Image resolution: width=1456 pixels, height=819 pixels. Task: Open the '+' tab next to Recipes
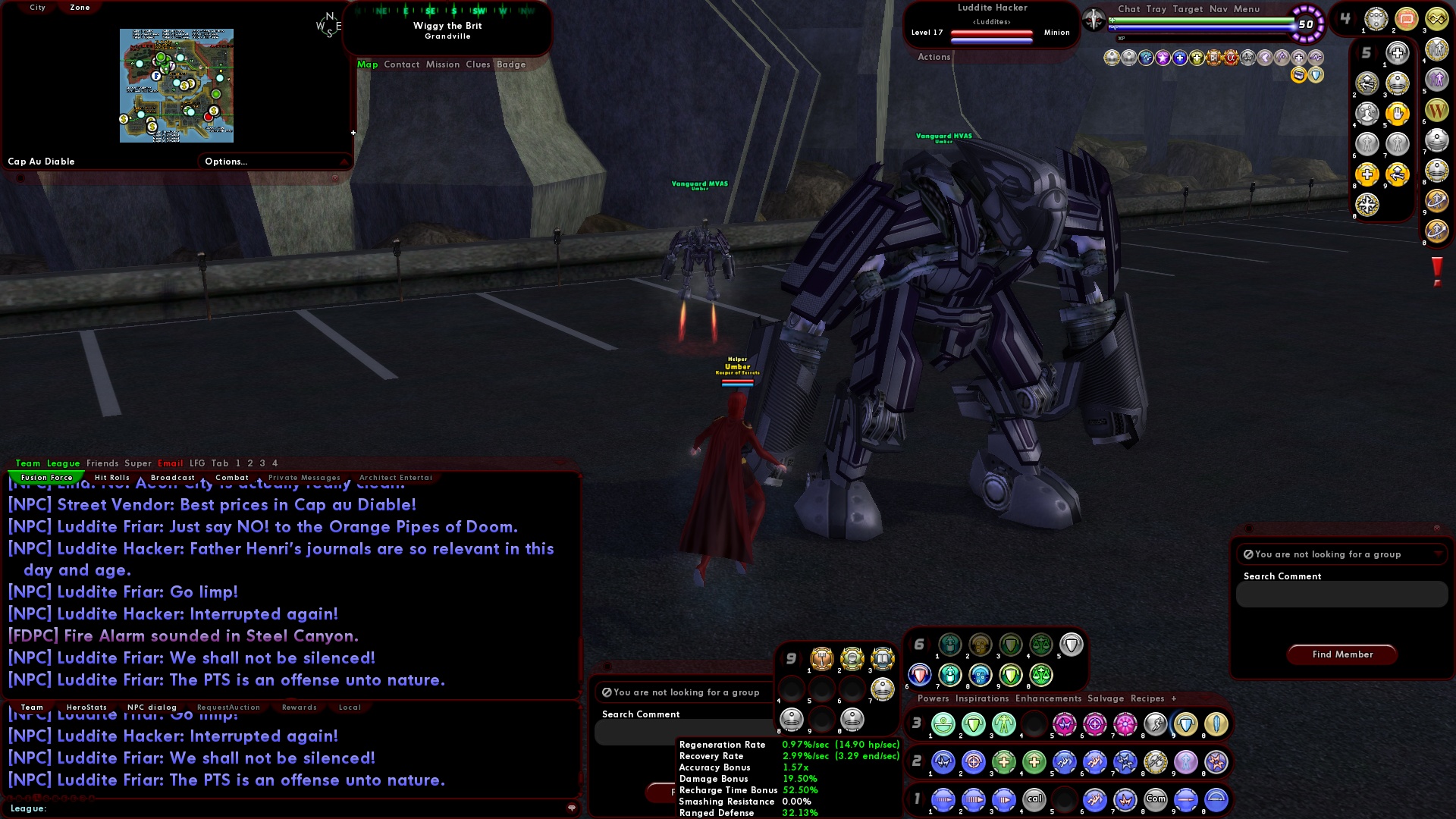[1174, 698]
